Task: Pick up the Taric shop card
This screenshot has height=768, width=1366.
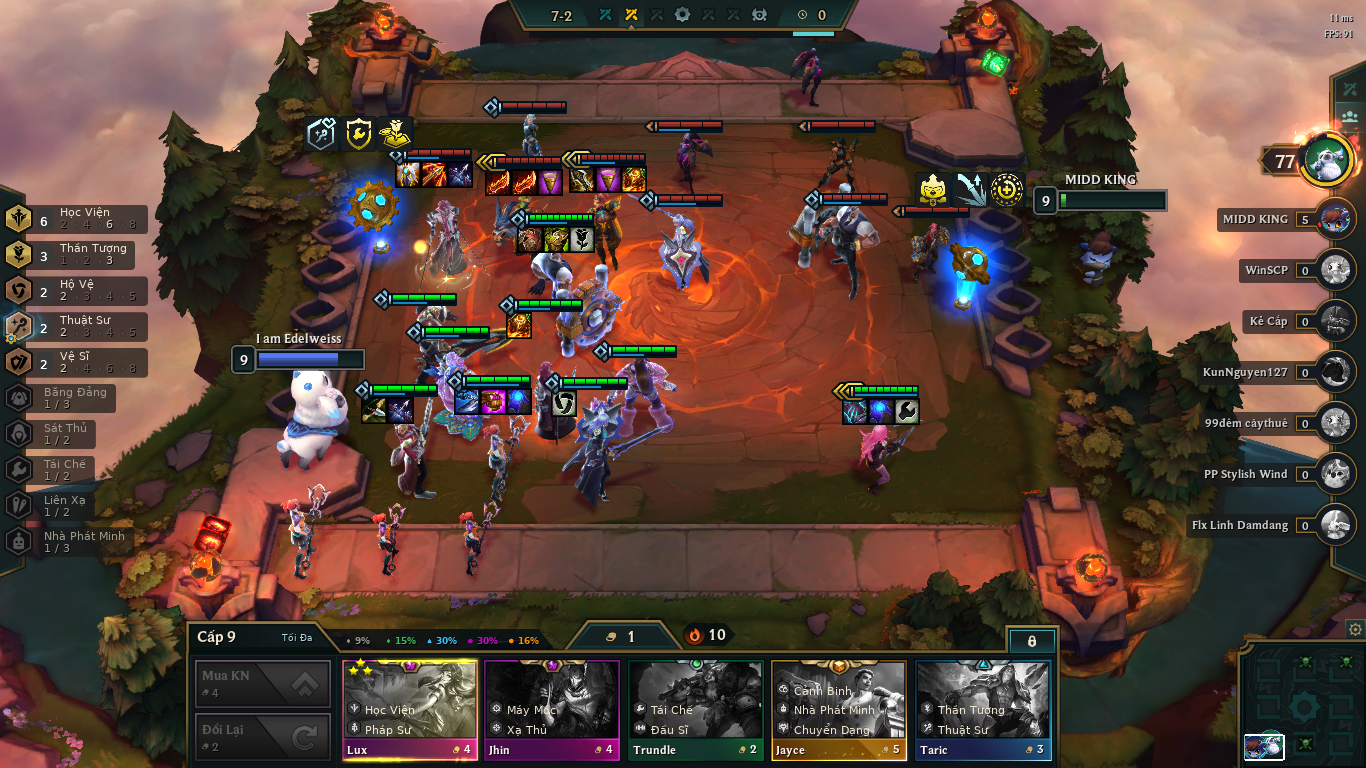Action: [x=982, y=710]
